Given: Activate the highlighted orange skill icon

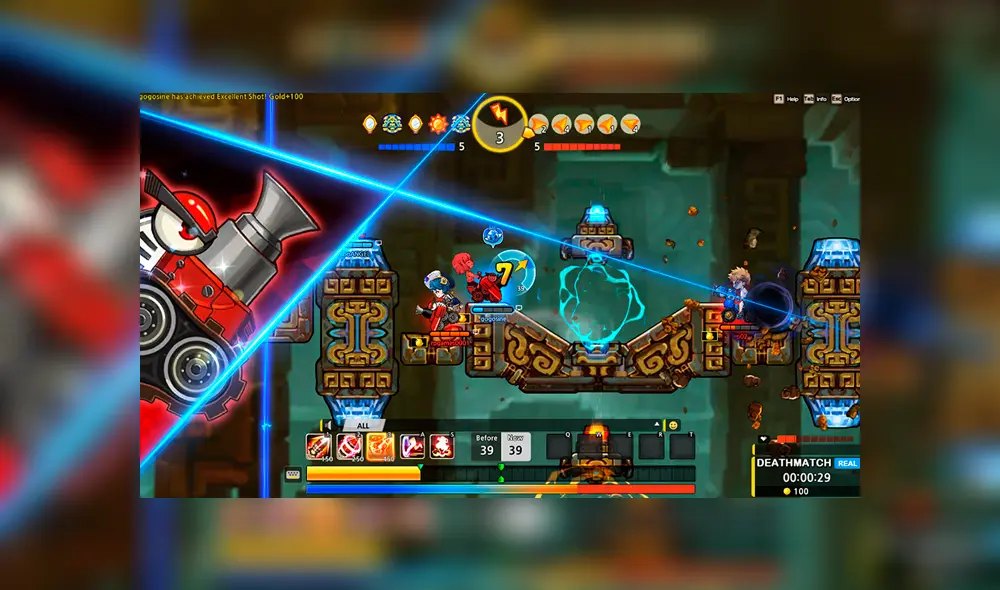Looking at the screenshot, I should [x=380, y=446].
